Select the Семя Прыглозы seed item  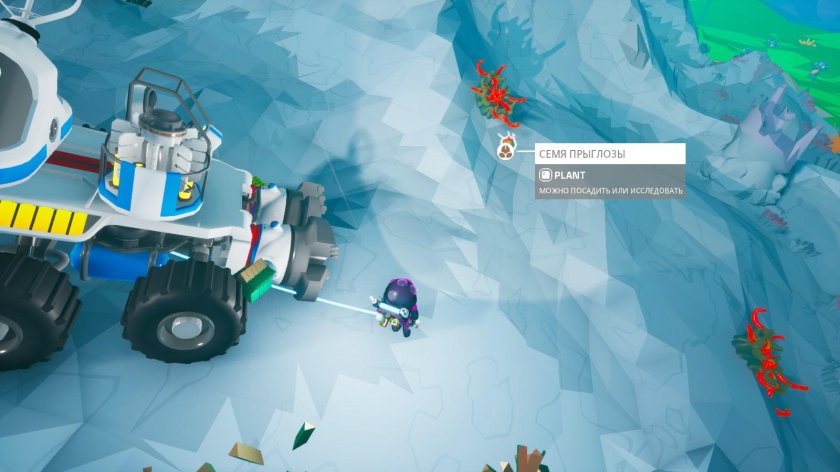(x=507, y=150)
